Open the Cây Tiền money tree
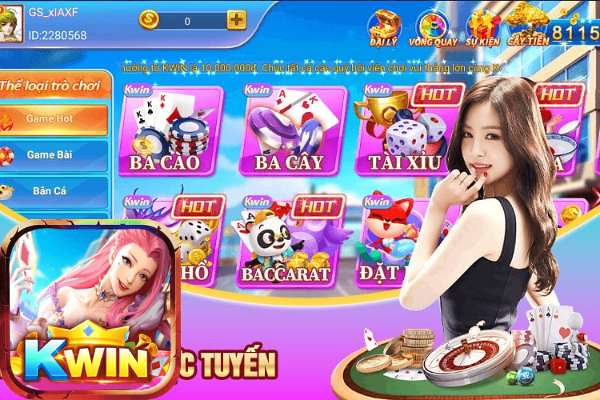 [x=527, y=26]
